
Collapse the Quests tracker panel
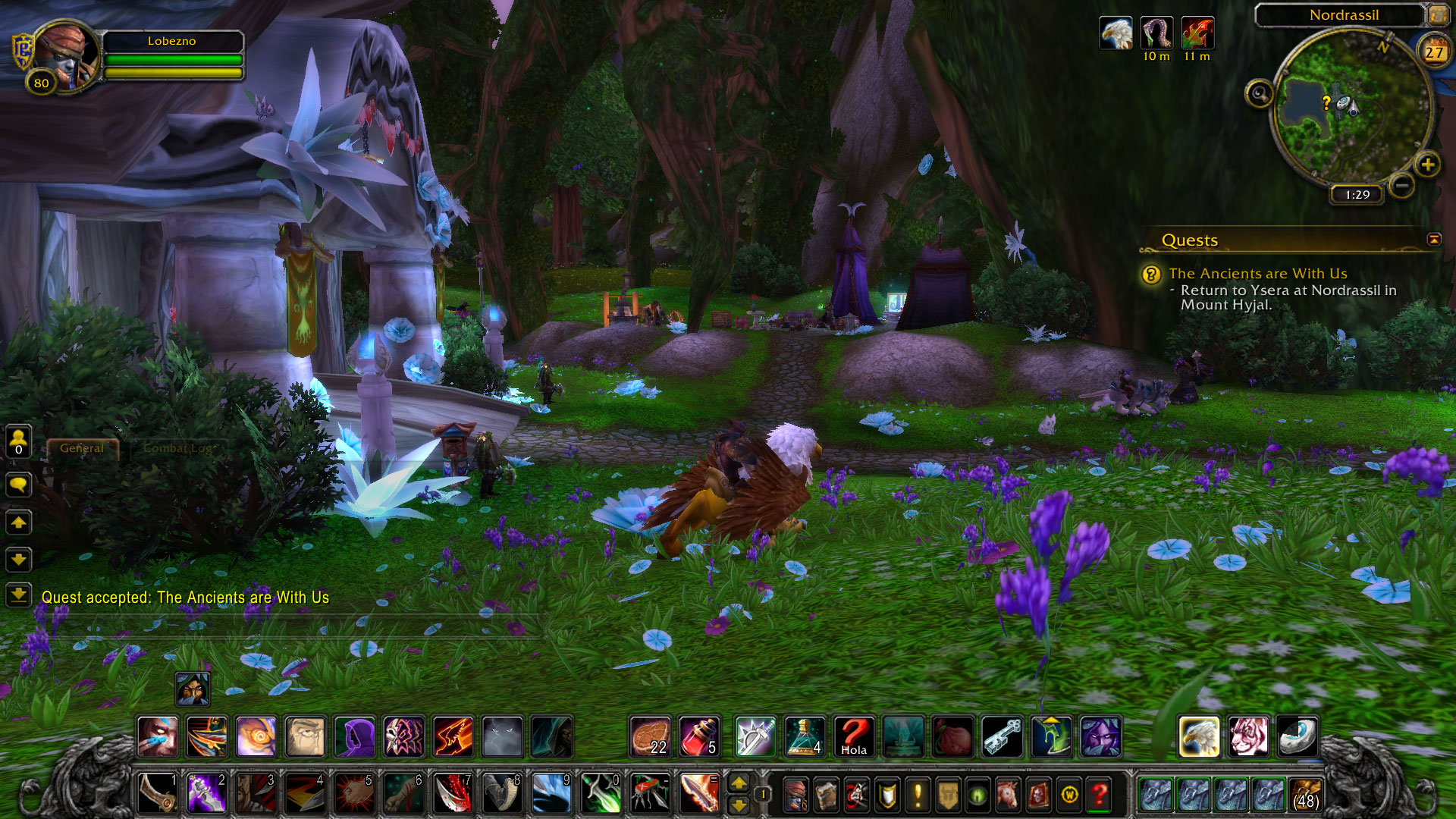1433,240
